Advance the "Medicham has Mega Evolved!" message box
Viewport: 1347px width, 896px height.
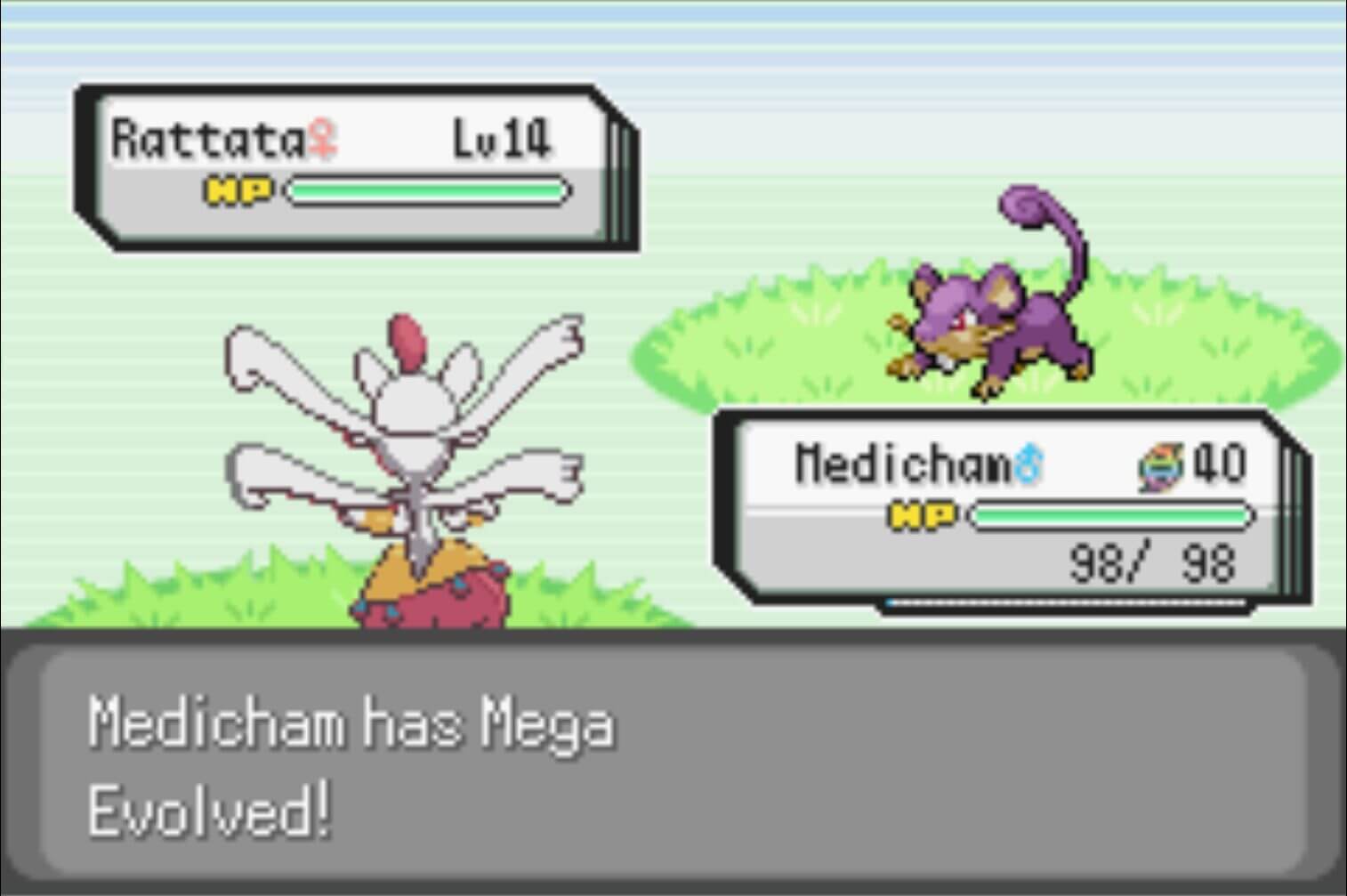[673, 764]
